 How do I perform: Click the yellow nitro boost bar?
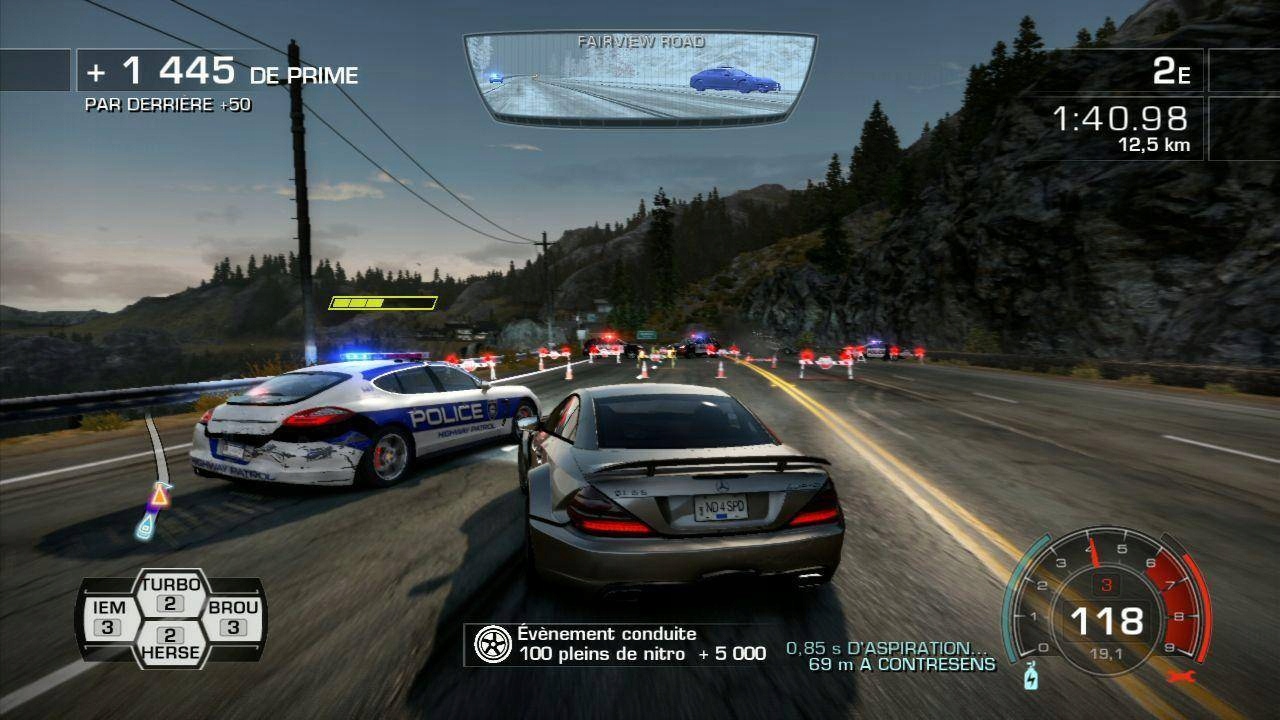pos(381,300)
